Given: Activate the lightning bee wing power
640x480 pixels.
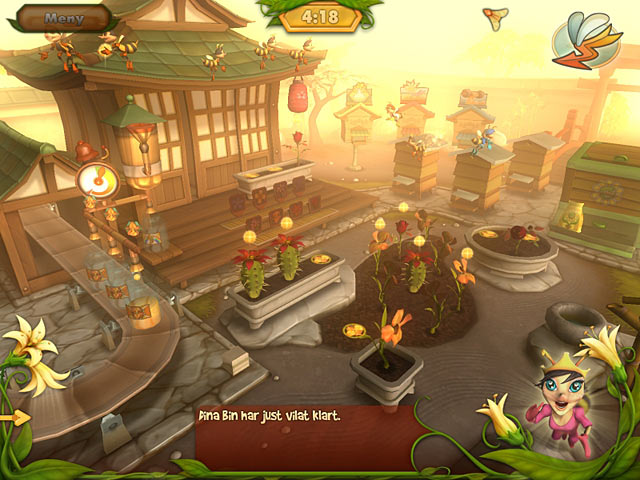Looking at the screenshot, I should point(586,40).
